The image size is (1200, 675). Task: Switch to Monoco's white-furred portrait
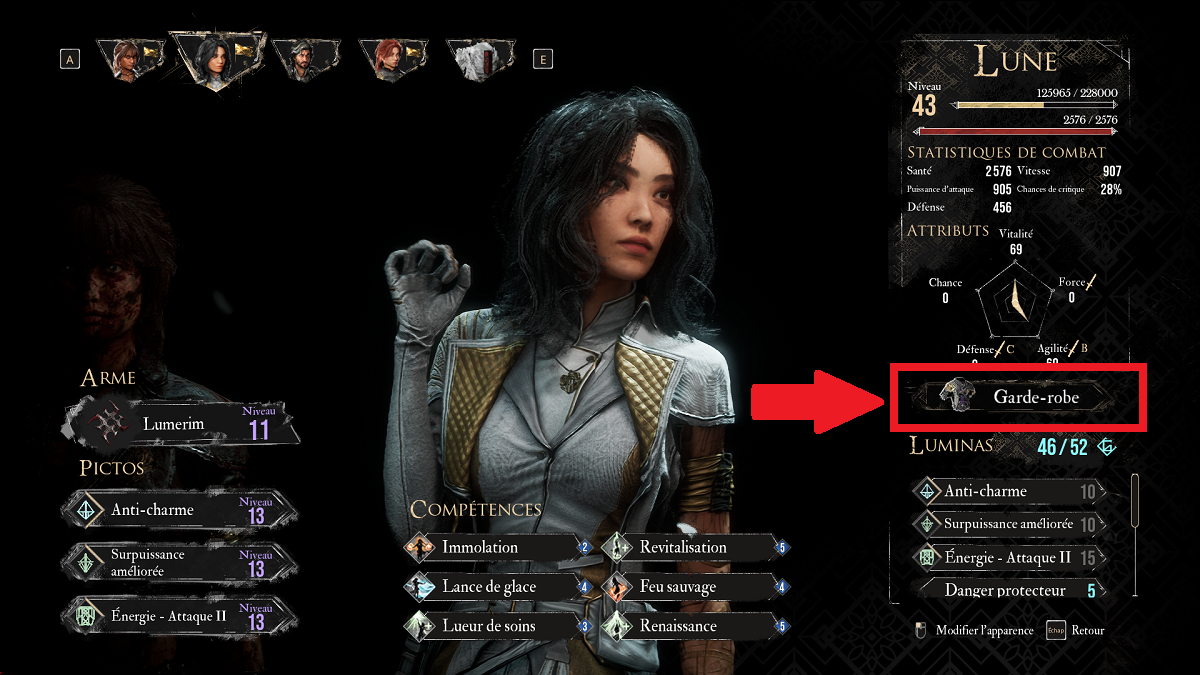(x=478, y=58)
